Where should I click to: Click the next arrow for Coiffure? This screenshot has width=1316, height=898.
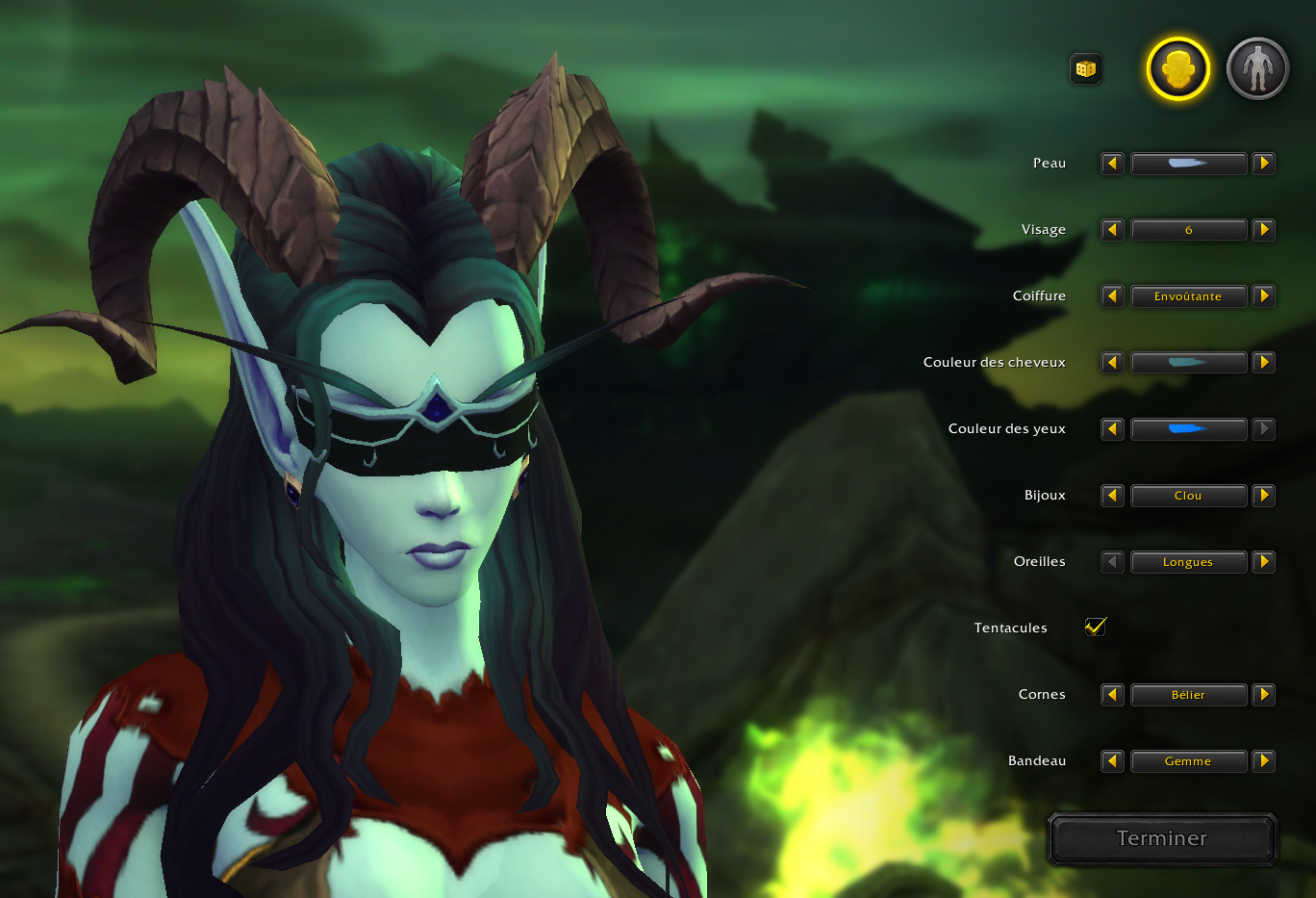(1264, 295)
